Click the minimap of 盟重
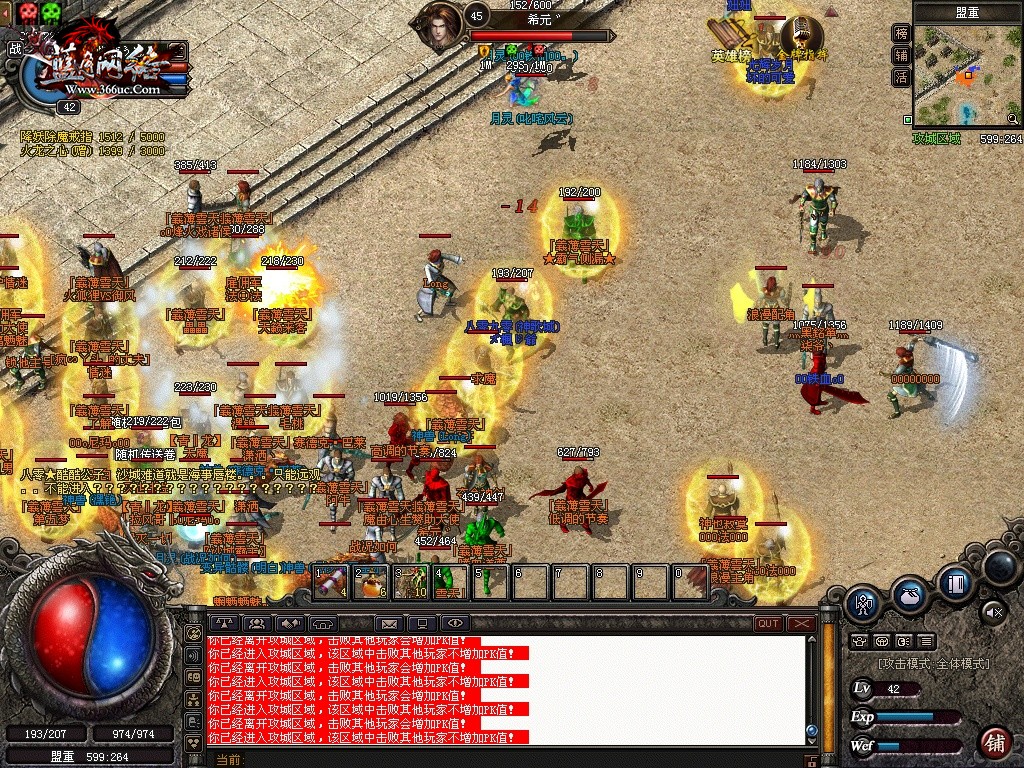The image size is (1024, 768). [x=966, y=76]
